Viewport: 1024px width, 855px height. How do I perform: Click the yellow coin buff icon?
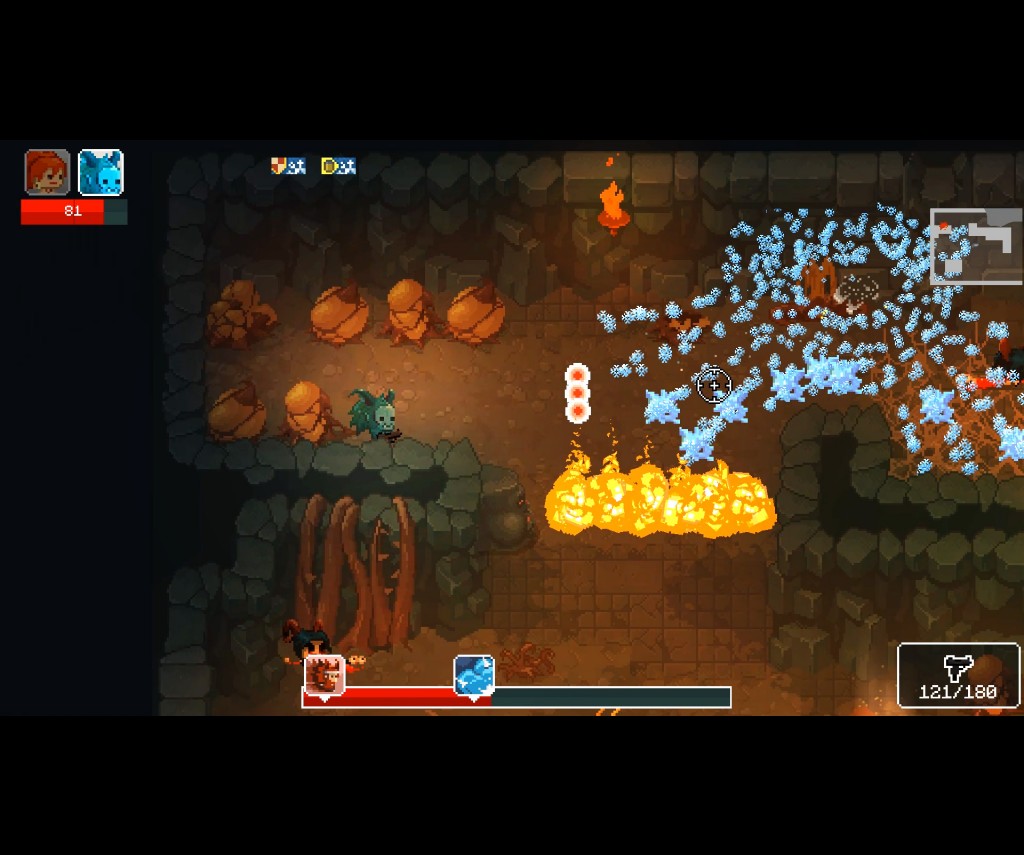pos(329,166)
